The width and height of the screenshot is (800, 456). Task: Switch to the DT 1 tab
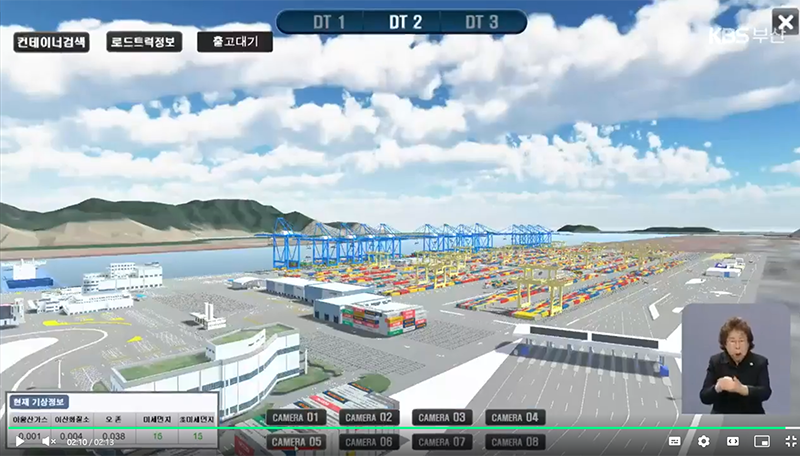(x=326, y=22)
